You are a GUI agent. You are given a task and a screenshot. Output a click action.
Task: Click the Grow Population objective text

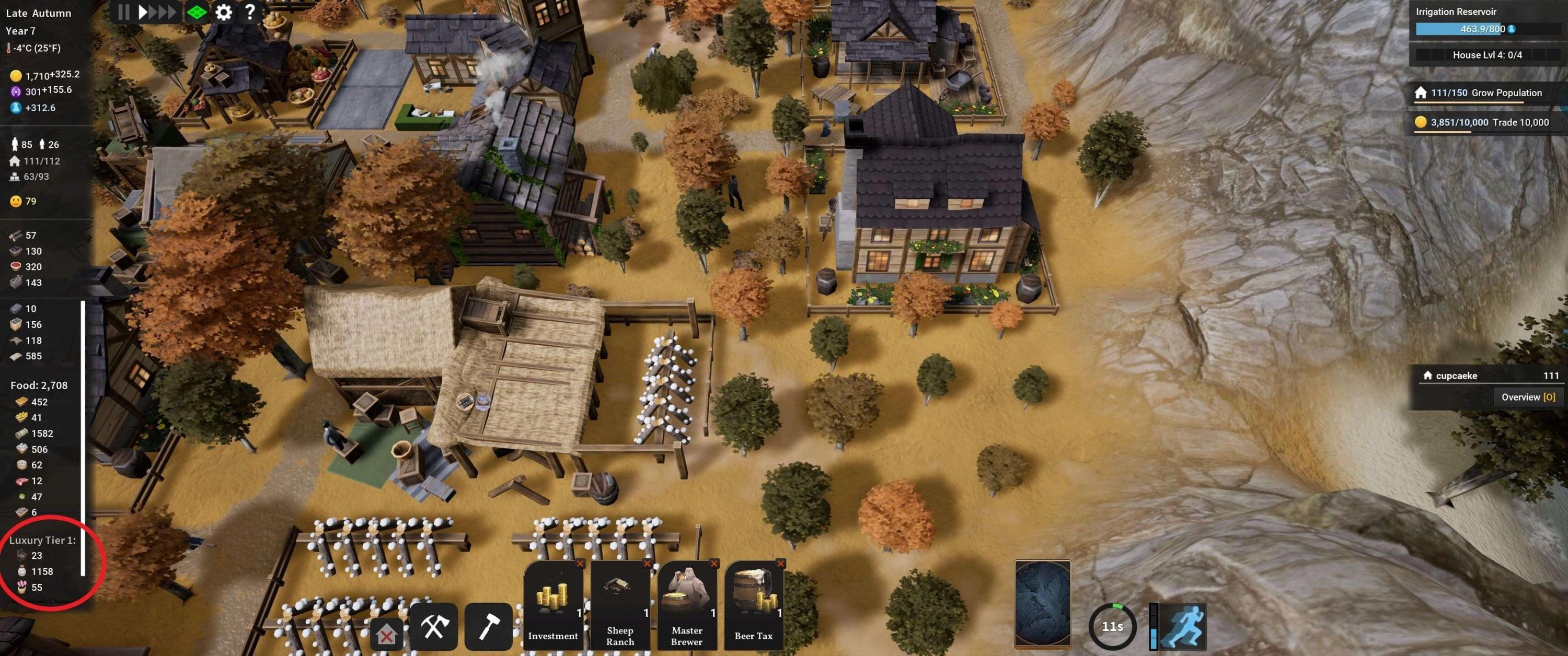pyautogui.click(x=1507, y=92)
